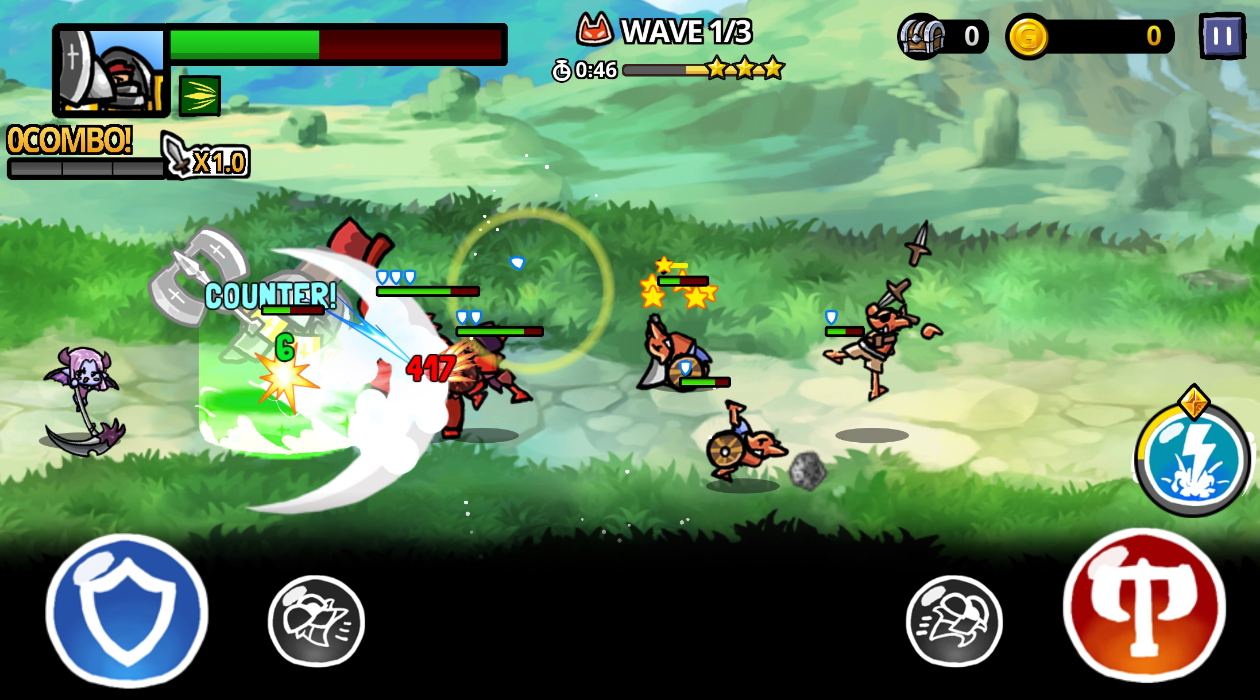Dash left with the left knight button
The image size is (1260, 700).
(316, 620)
